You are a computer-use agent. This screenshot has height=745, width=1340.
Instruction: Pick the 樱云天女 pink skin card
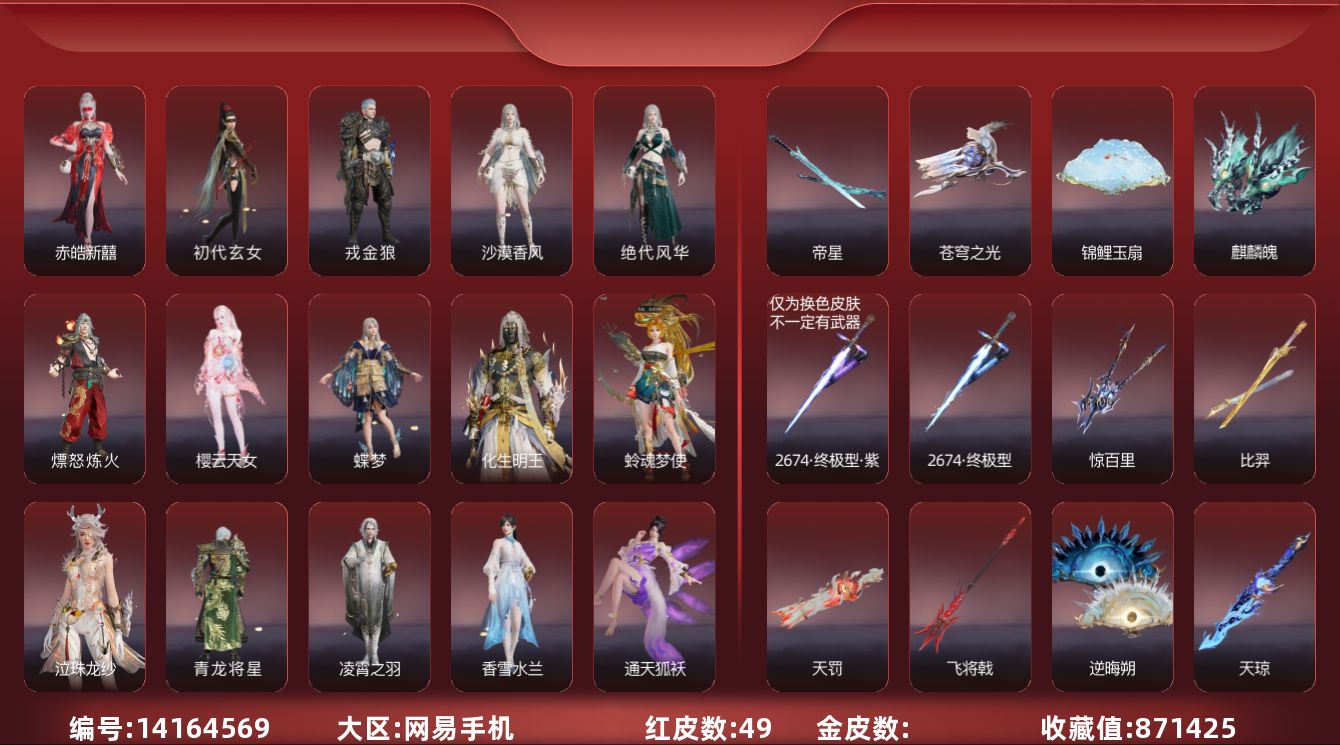tap(226, 388)
